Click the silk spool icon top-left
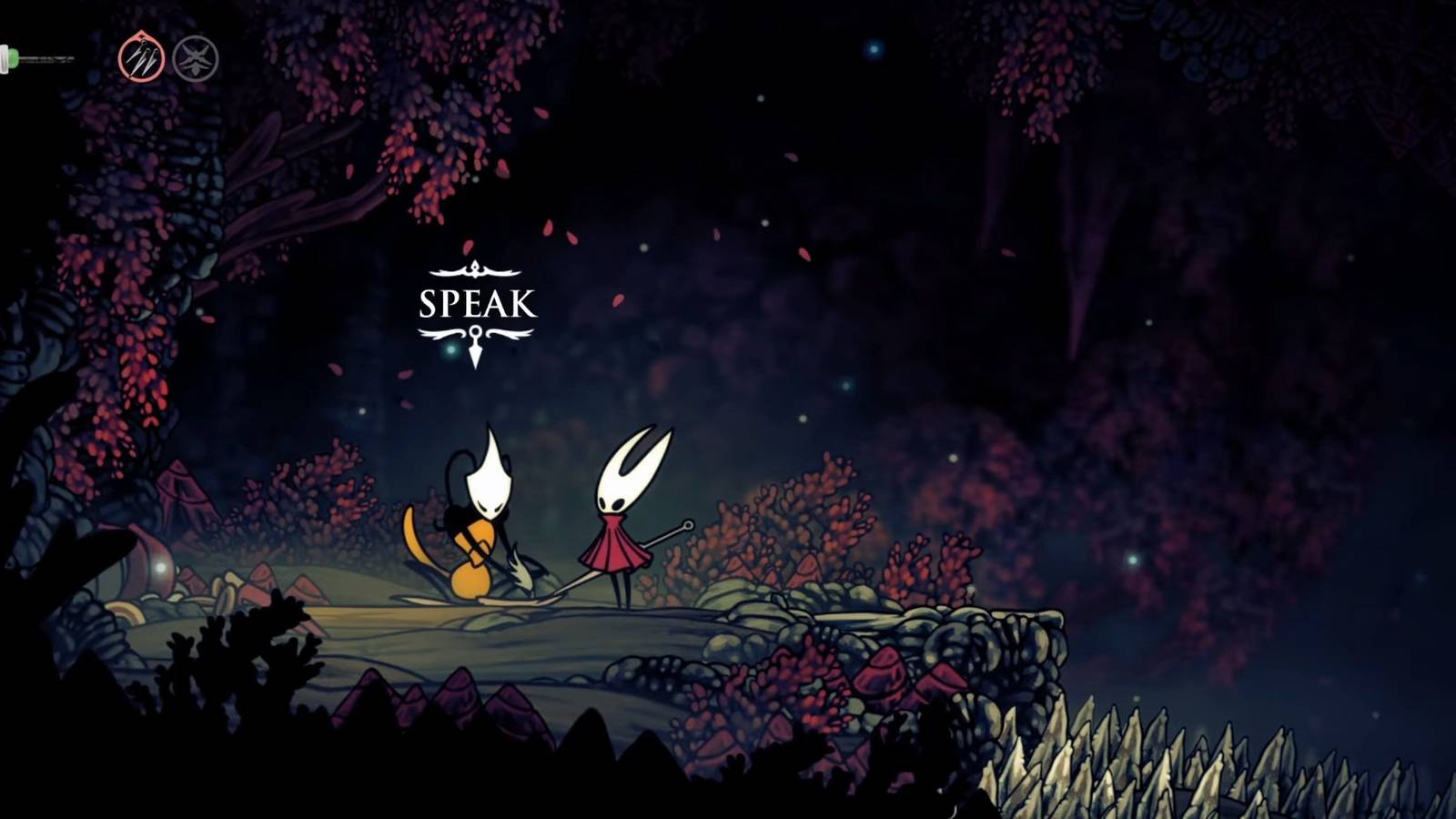Viewport: 1456px width, 819px height. coord(7,56)
